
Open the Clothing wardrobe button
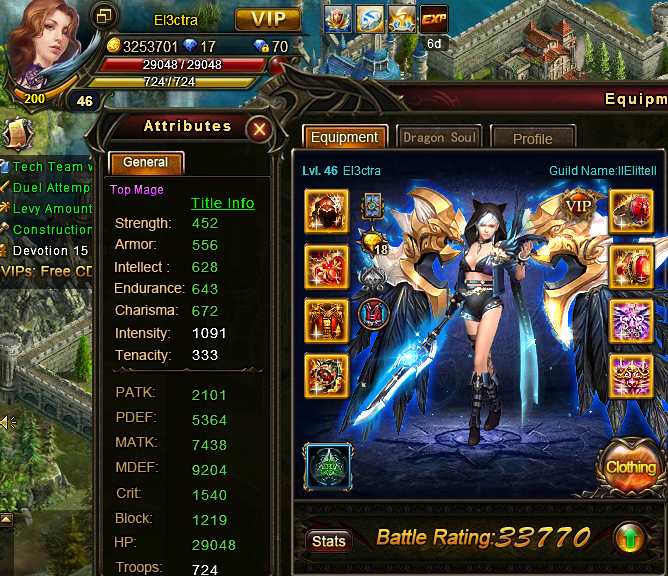click(x=631, y=466)
